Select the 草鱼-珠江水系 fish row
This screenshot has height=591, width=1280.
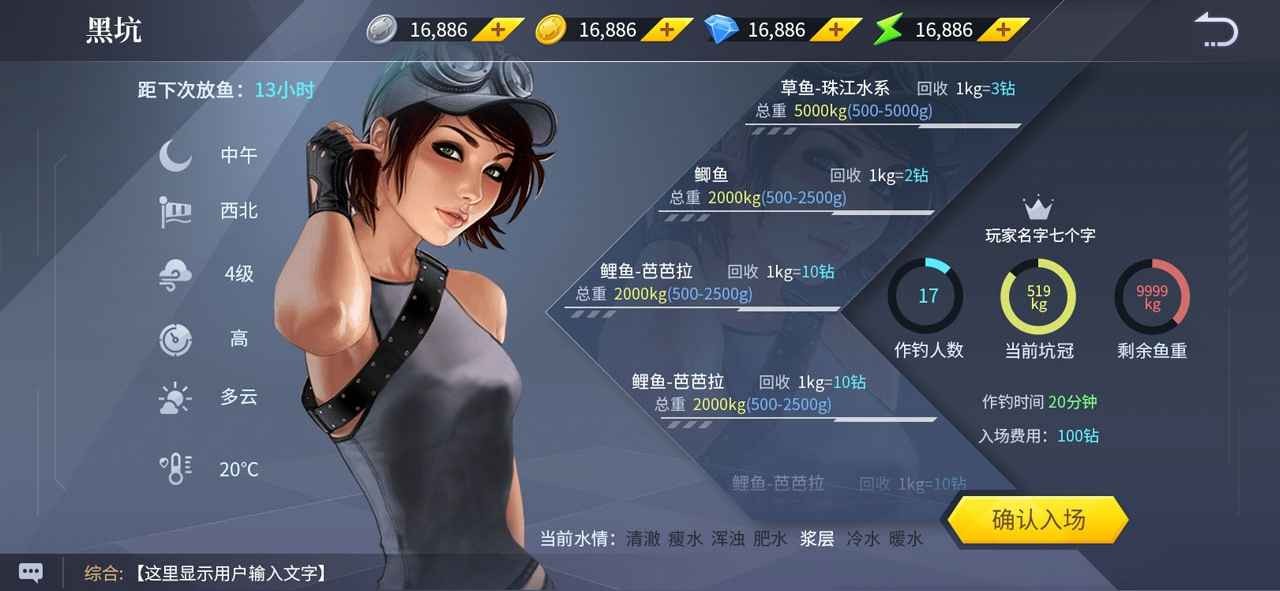pyautogui.click(x=883, y=100)
